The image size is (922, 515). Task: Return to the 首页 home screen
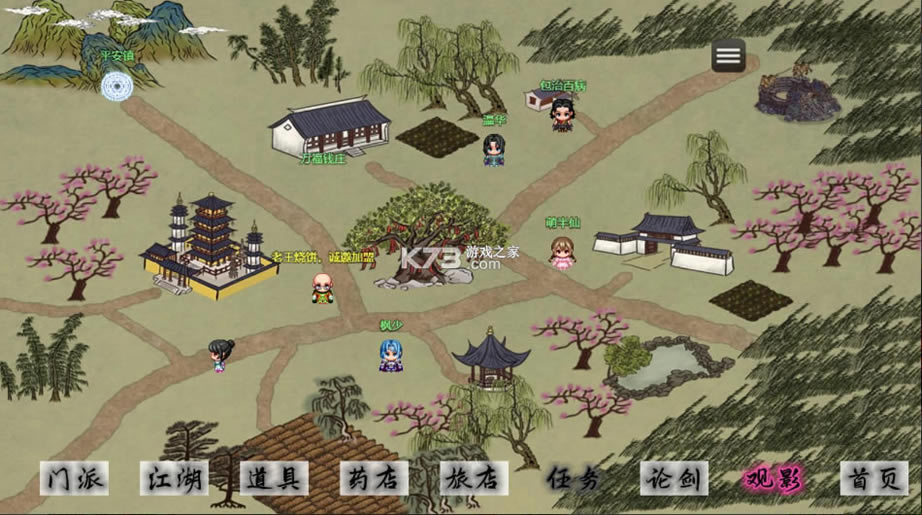pyautogui.click(x=874, y=478)
